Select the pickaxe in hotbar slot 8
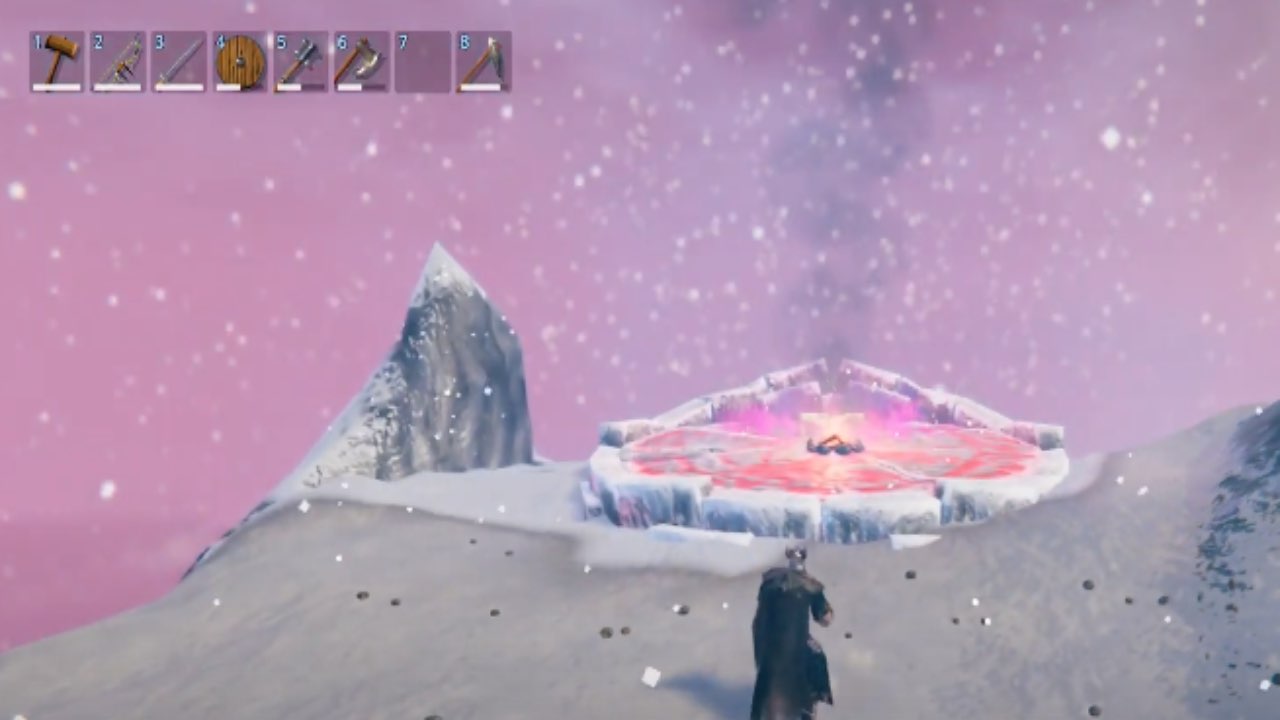 coord(484,61)
